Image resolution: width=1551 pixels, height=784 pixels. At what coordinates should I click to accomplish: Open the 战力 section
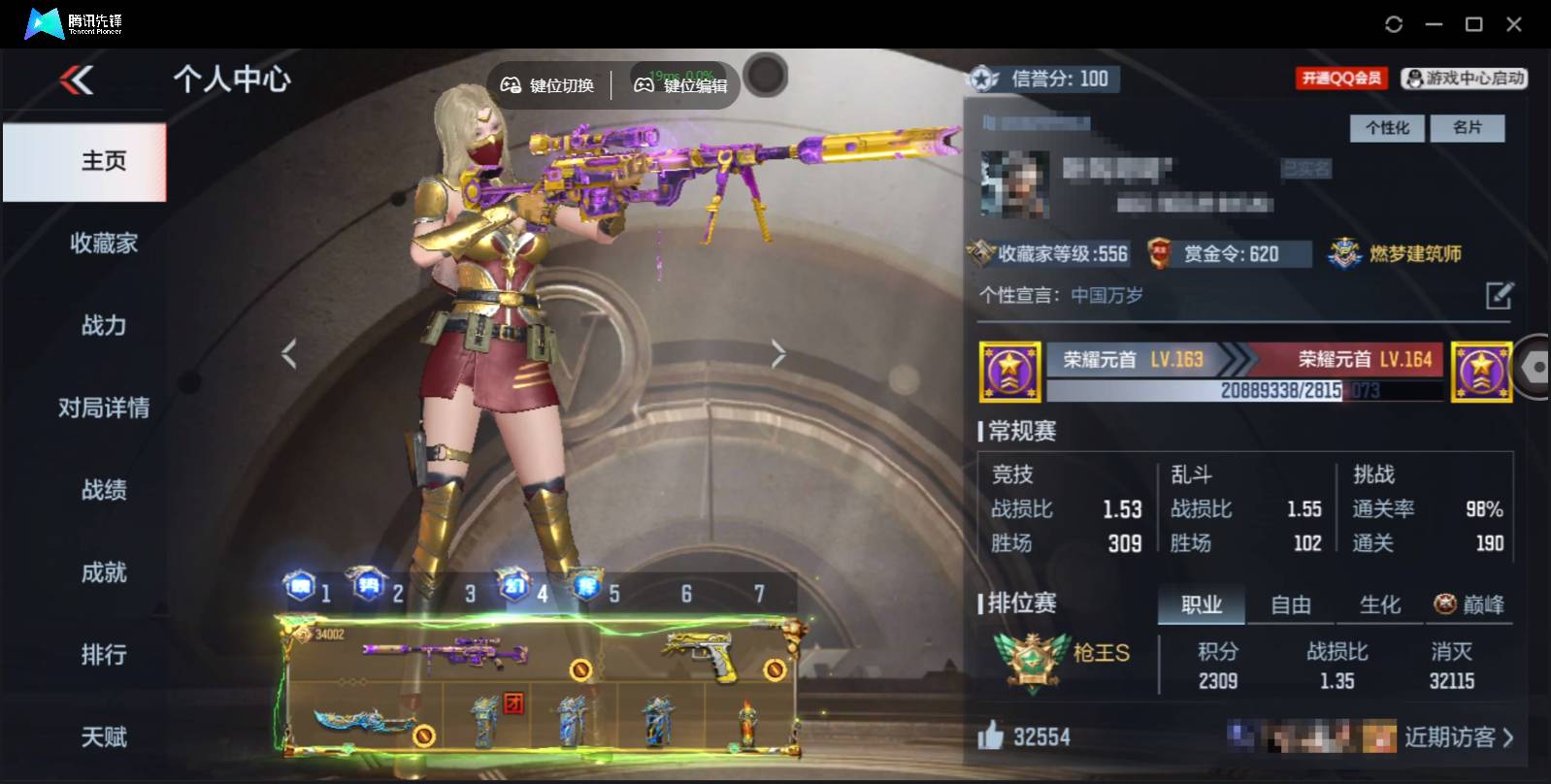click(x=103, y=326)
